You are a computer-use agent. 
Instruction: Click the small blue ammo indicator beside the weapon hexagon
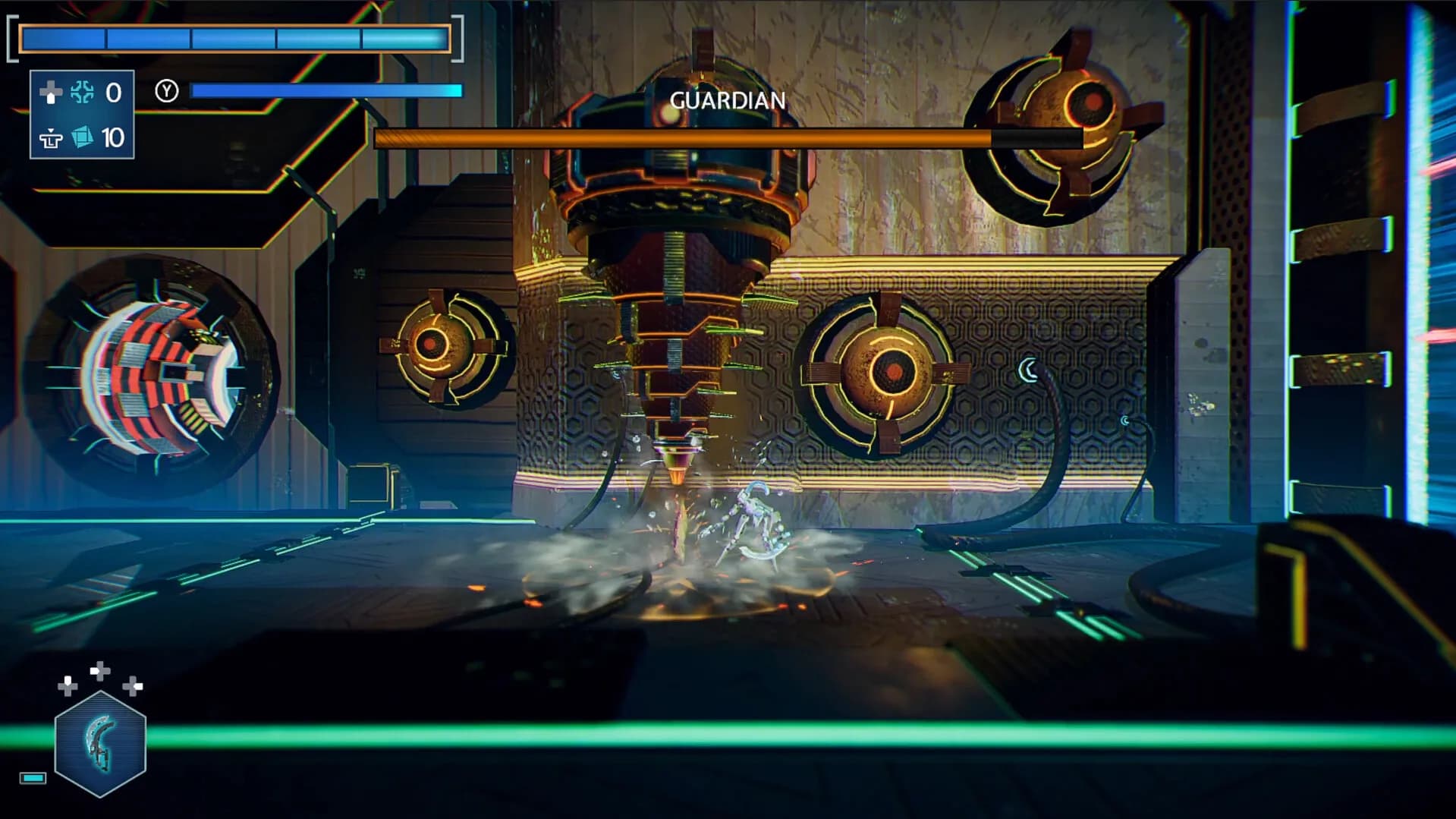coord(33,778)
